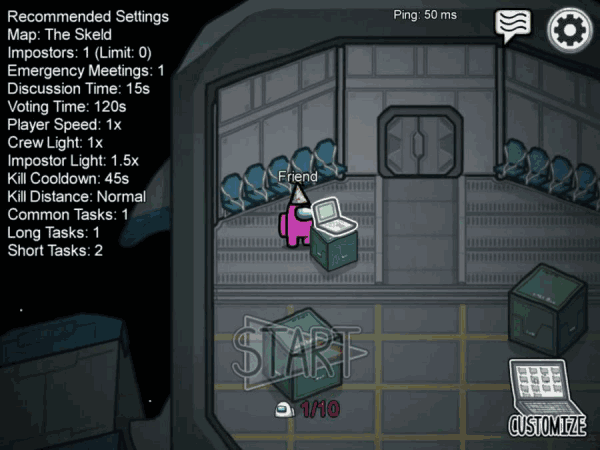Open the Customize laptop menu
This screenshot has height=450, width=600.
click(547, 397)
